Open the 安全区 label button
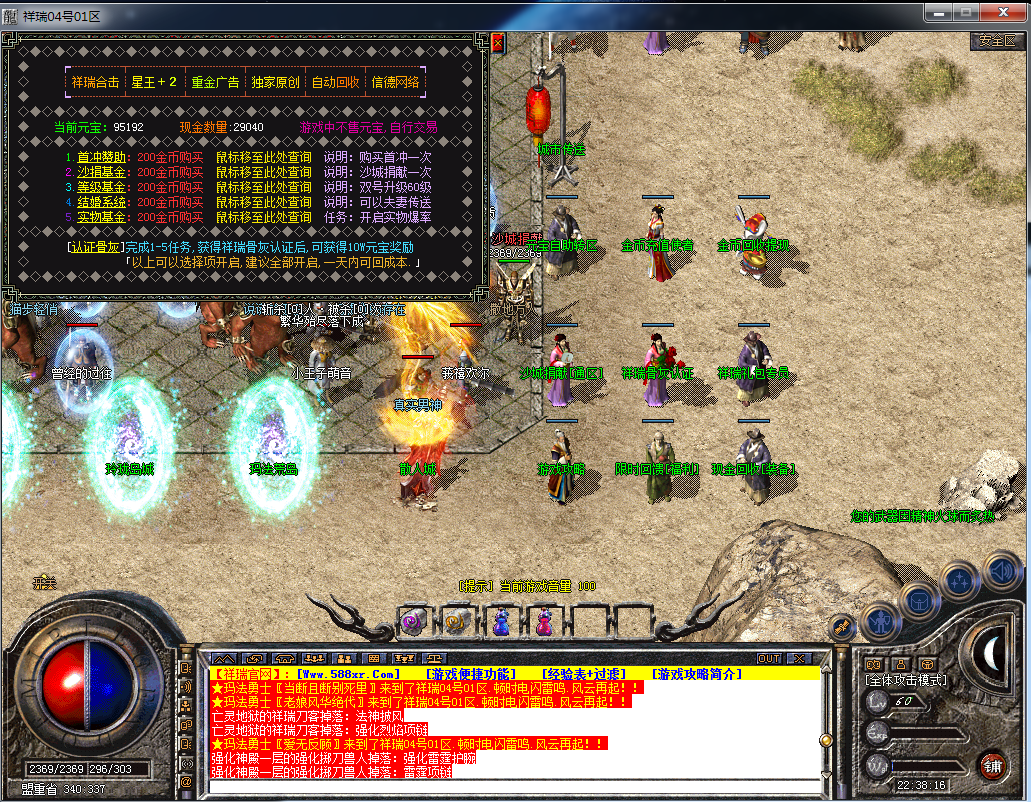This screenshot has width=1031, height=802. (x=996, y=42)
